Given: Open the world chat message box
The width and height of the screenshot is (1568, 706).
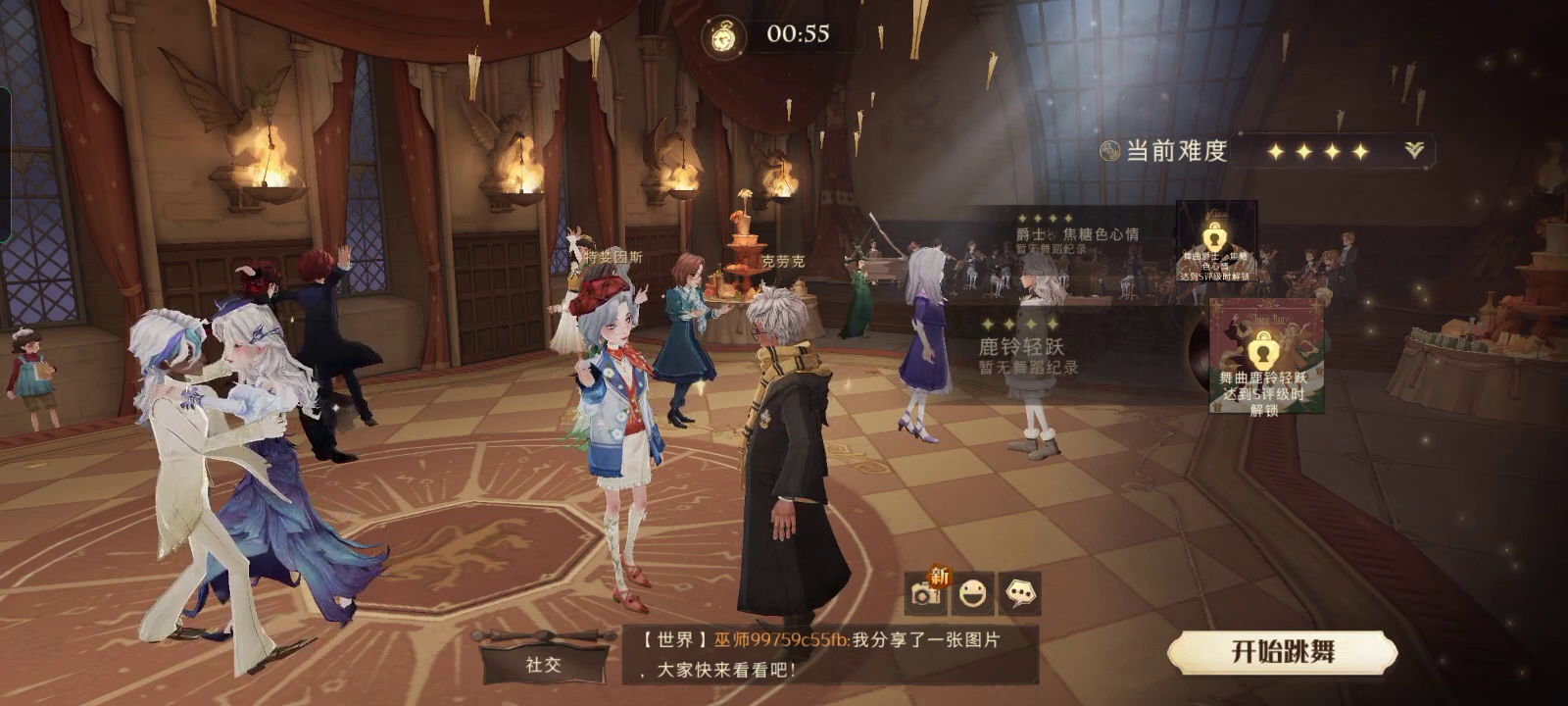Looking at the screenshot, I should click(x=829, y=654).
